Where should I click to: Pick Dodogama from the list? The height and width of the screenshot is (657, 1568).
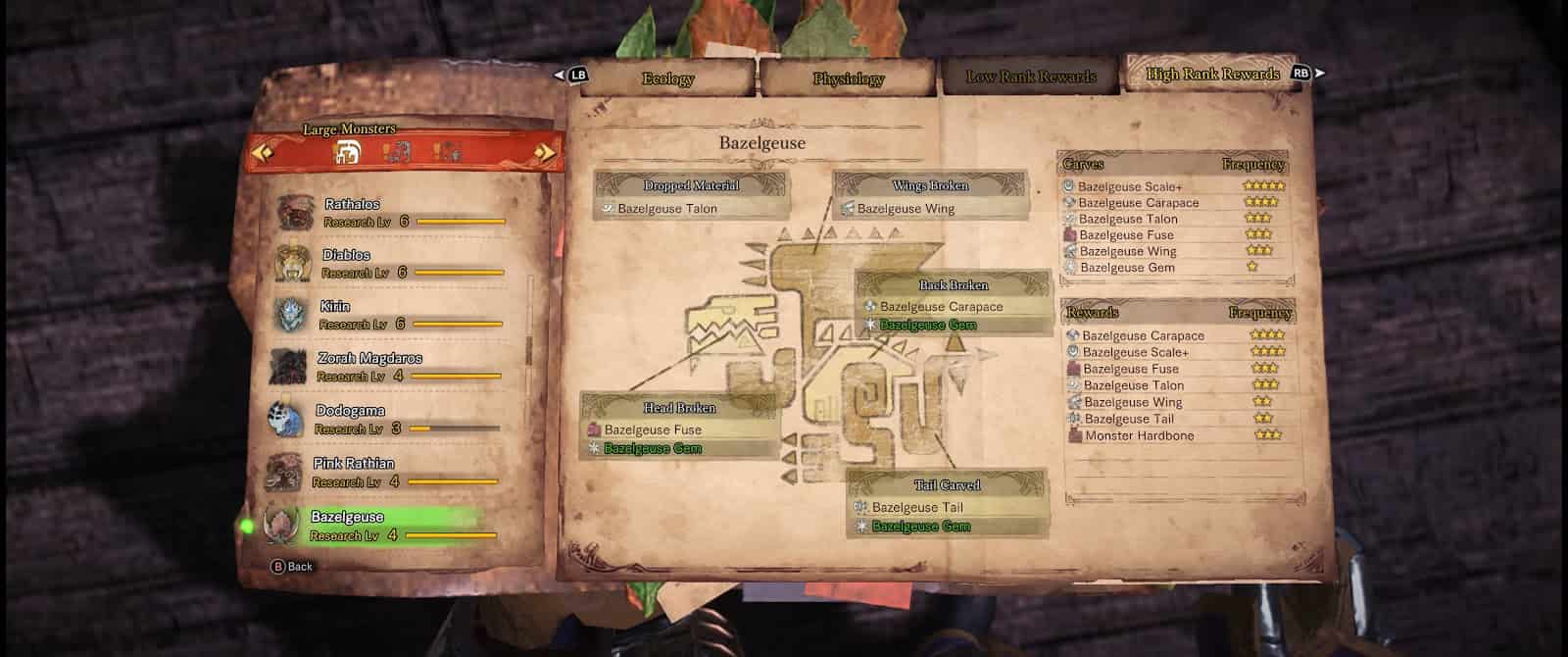[384, 419]
